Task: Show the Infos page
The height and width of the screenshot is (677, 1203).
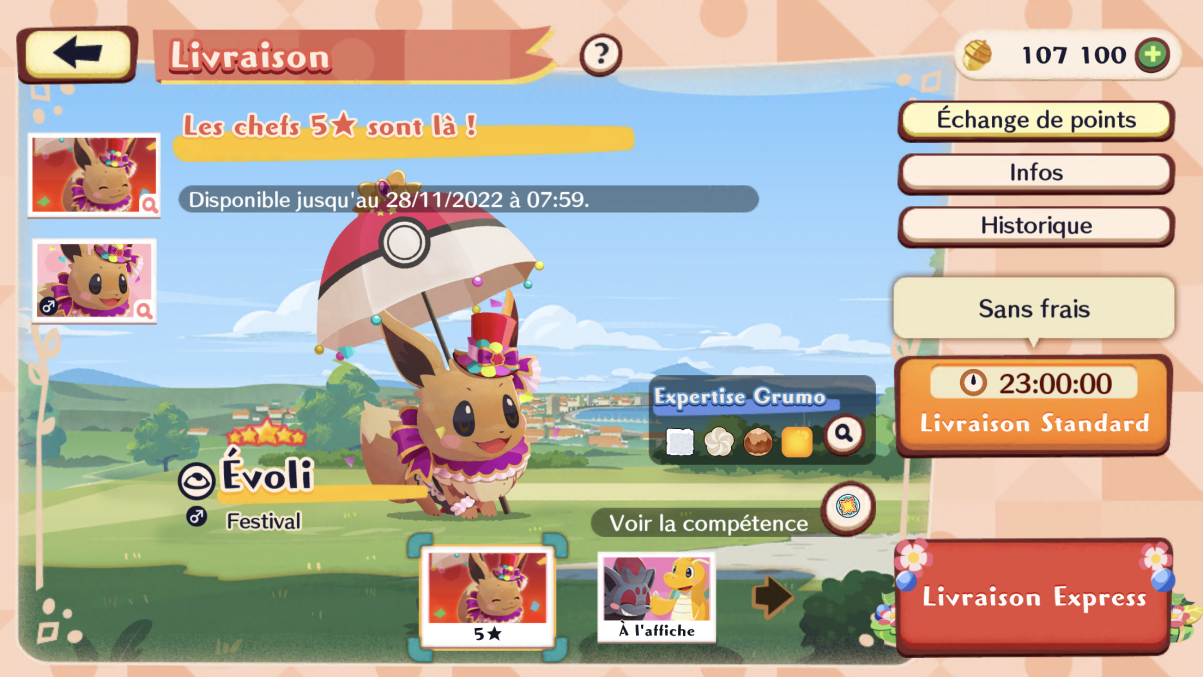Action: tap(1036, 173)
